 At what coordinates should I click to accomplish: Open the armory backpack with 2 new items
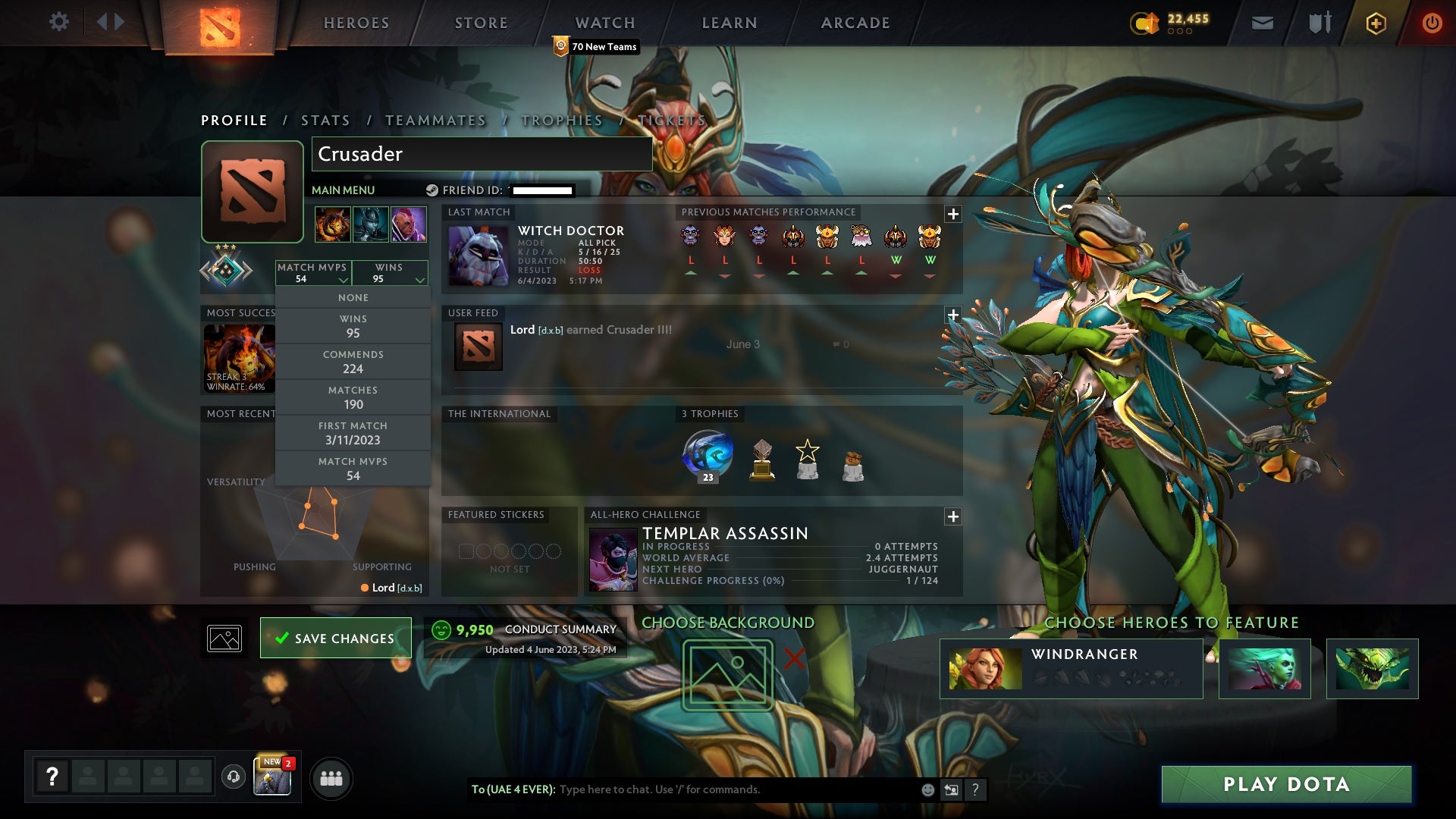point(271,778)
